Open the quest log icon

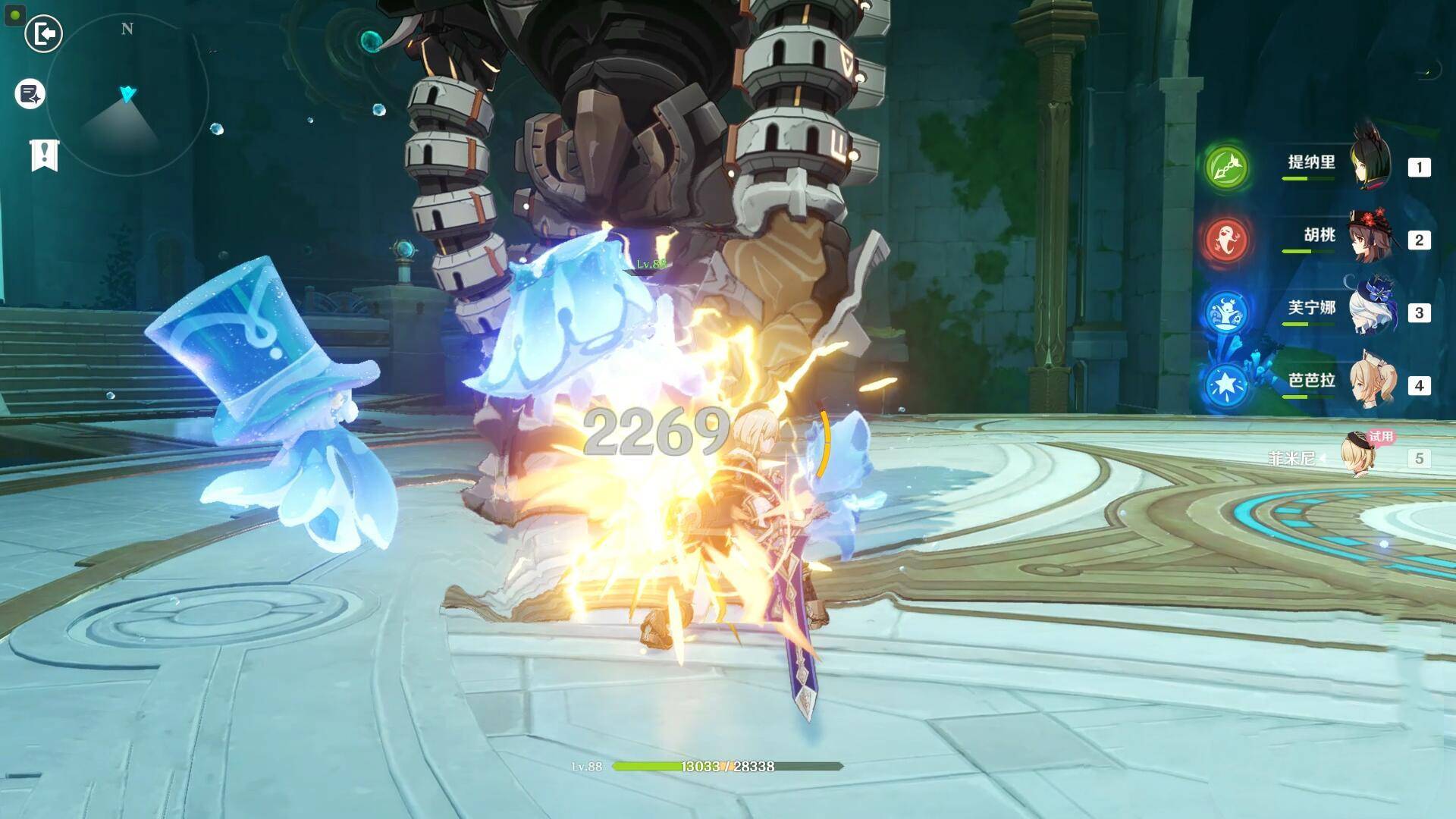[30, 94]
